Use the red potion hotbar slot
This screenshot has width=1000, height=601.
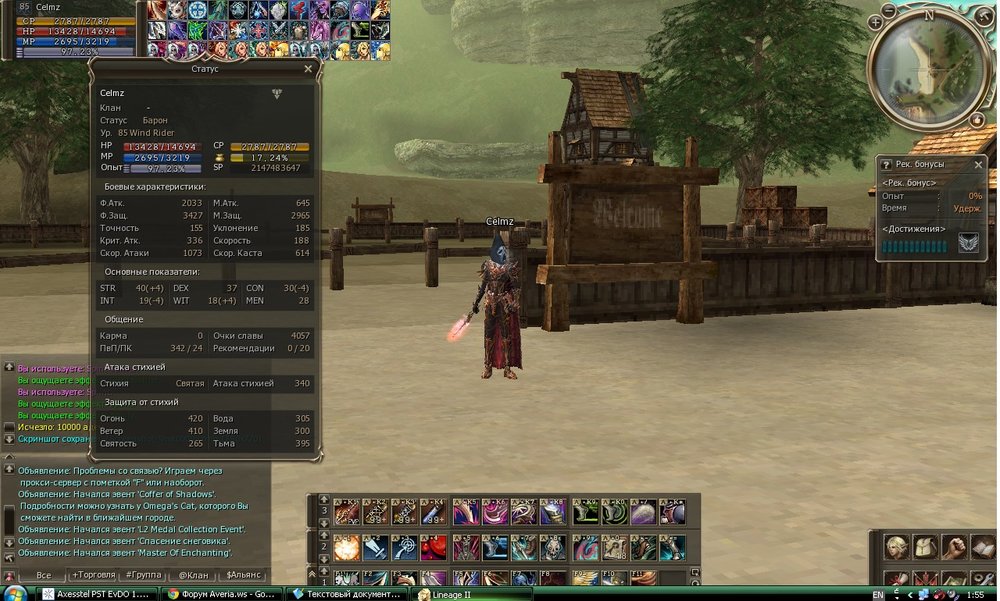click(x=433, y=548)
